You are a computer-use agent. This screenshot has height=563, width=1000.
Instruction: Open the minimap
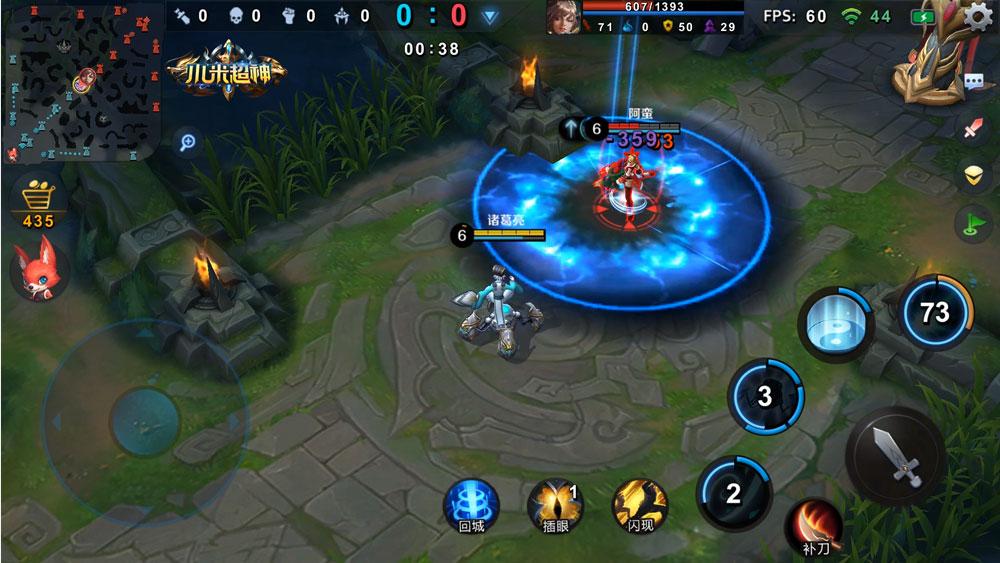(x=82, y=82)
